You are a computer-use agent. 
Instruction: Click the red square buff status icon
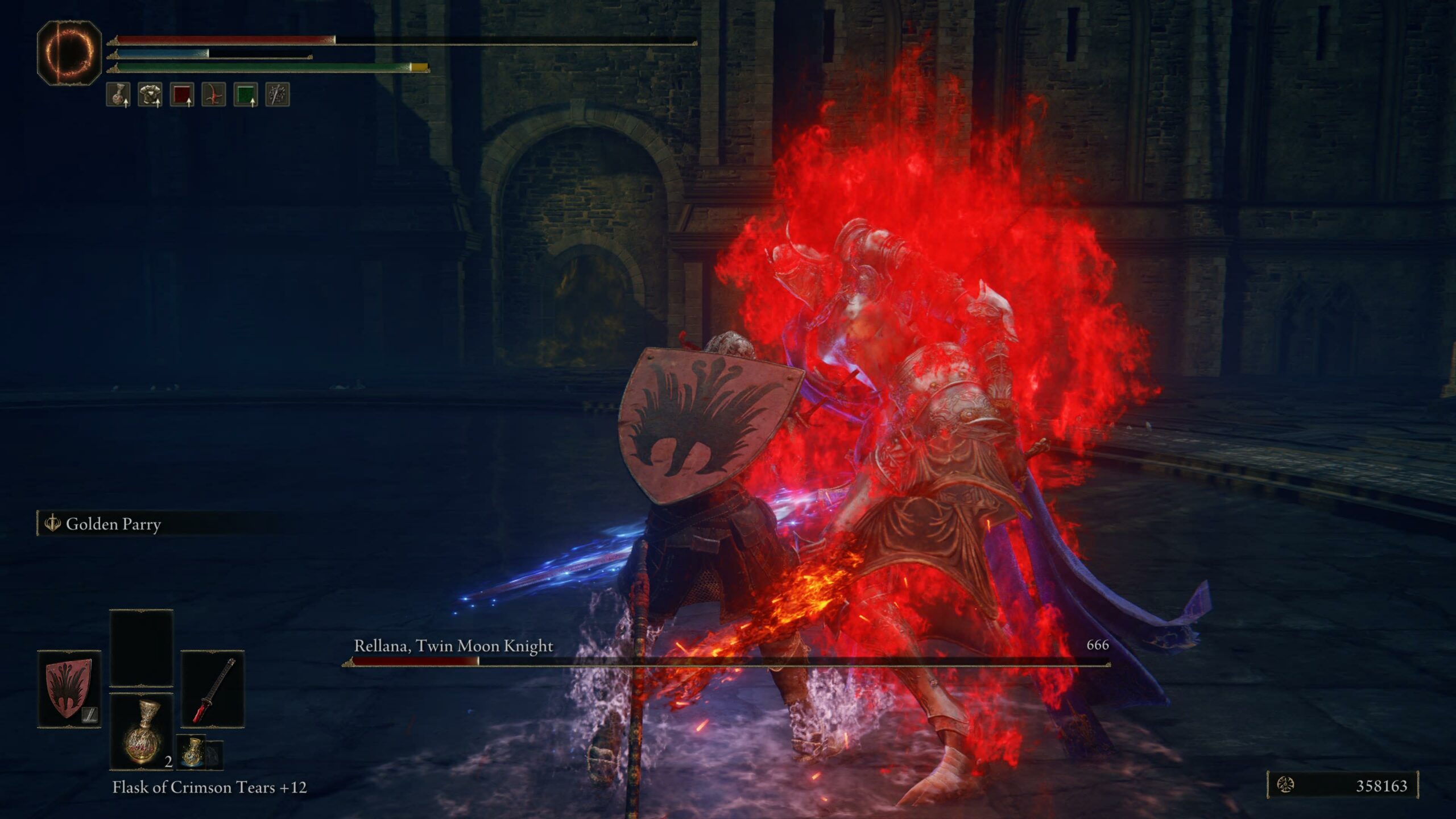(x=182, y=94)
